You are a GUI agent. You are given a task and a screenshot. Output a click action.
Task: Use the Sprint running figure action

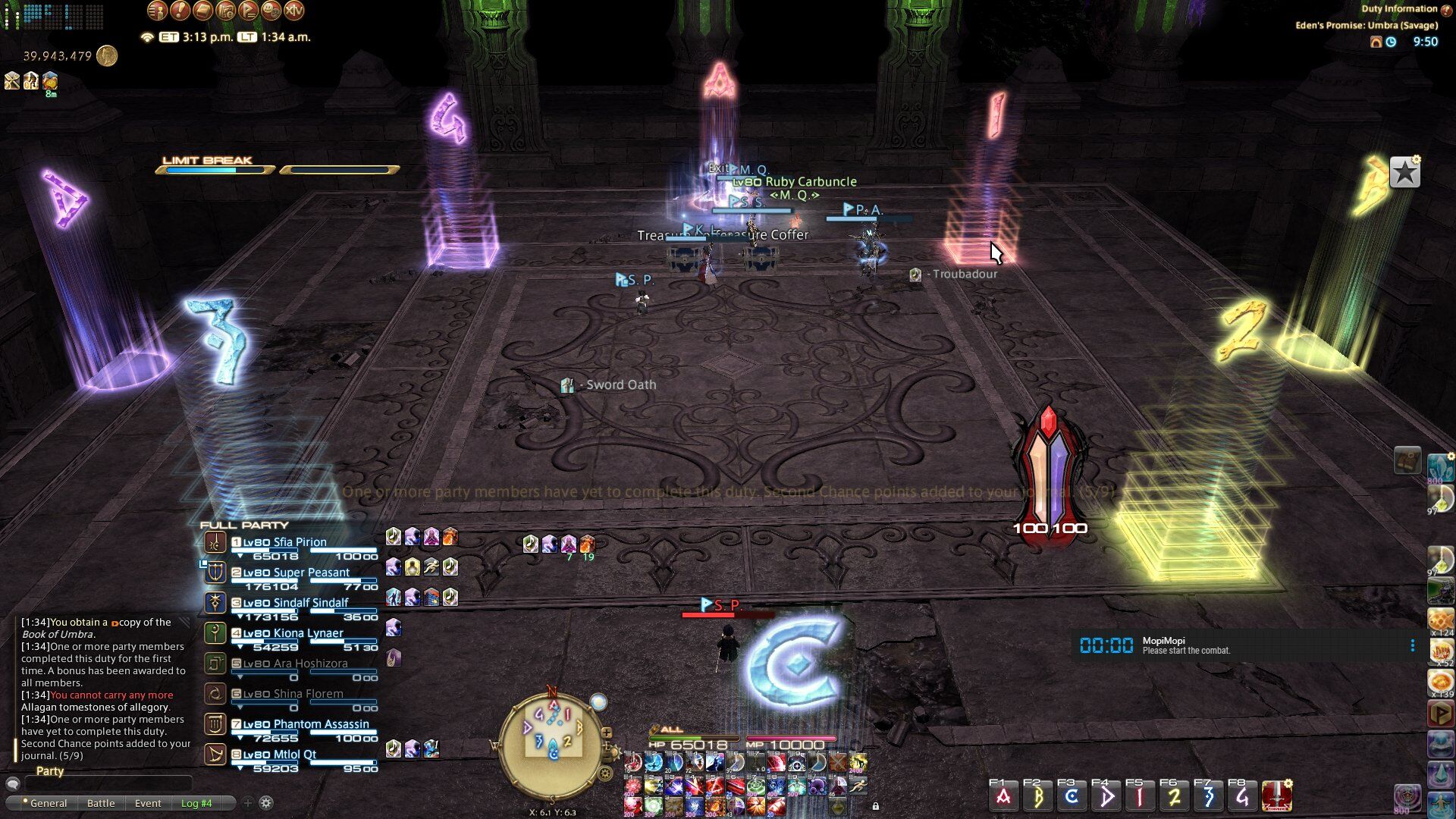point(858,786)
